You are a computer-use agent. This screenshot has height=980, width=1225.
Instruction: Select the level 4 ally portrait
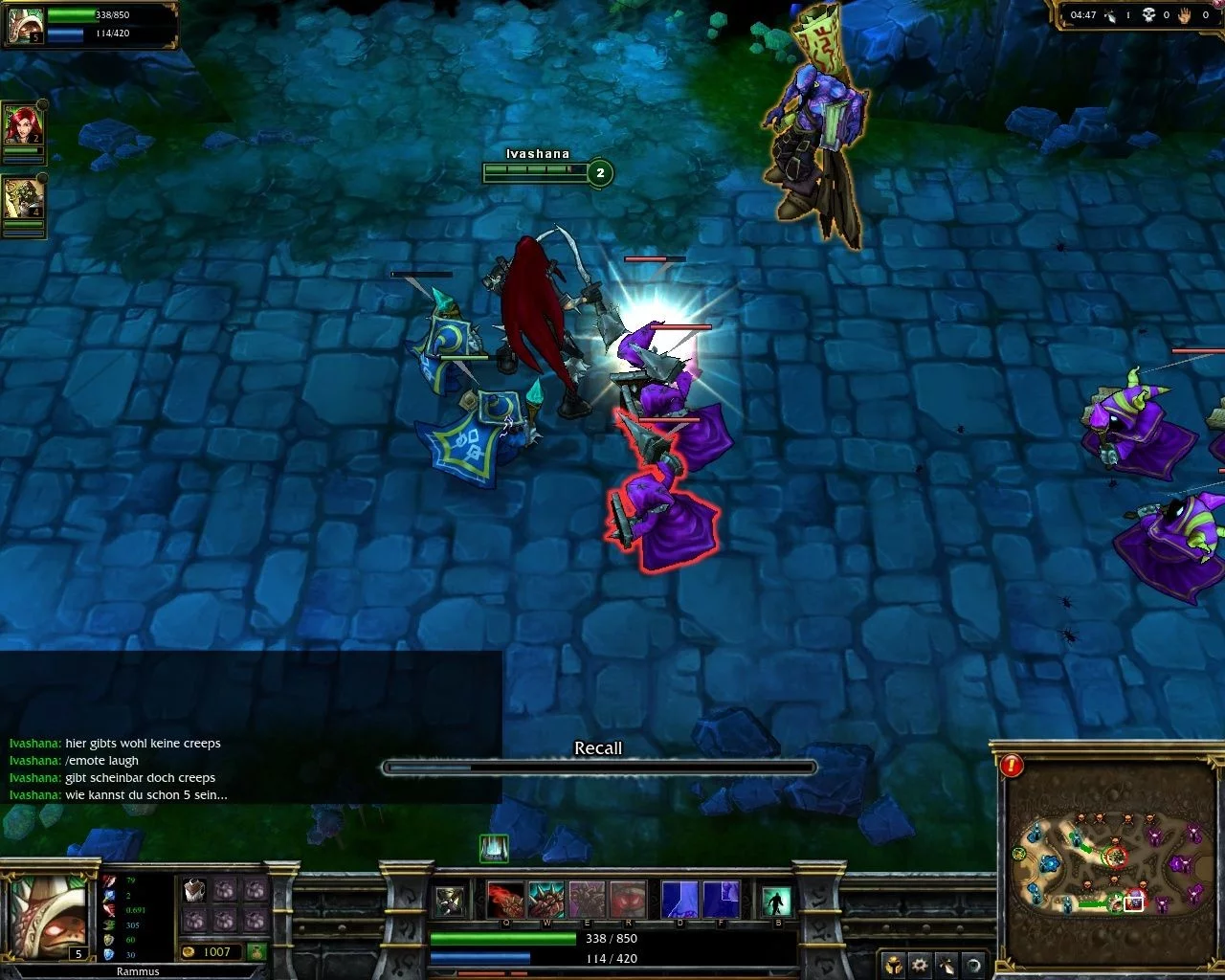(22, 199)
